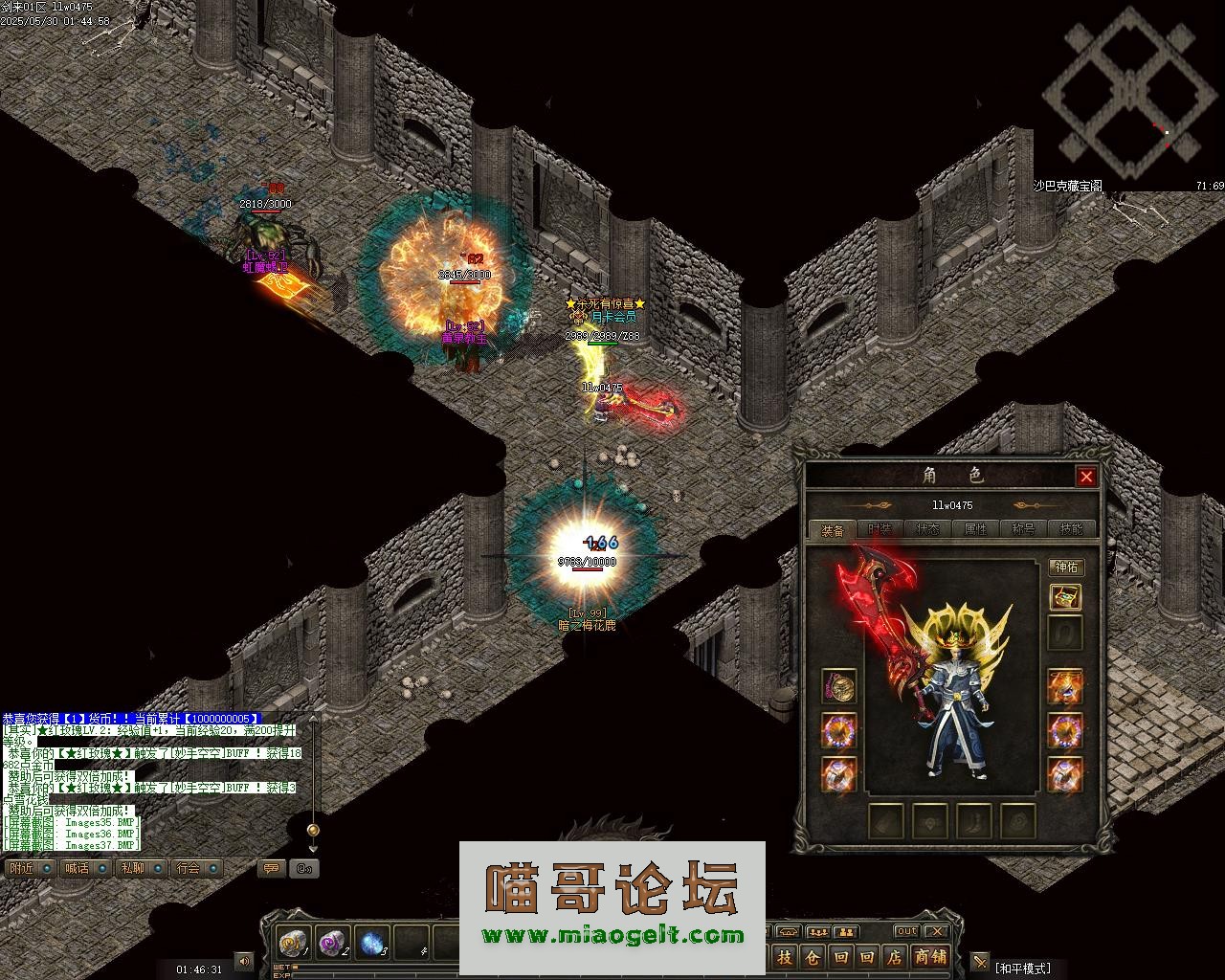
Task: Click the 技 skills button
Action: point(785,957)
